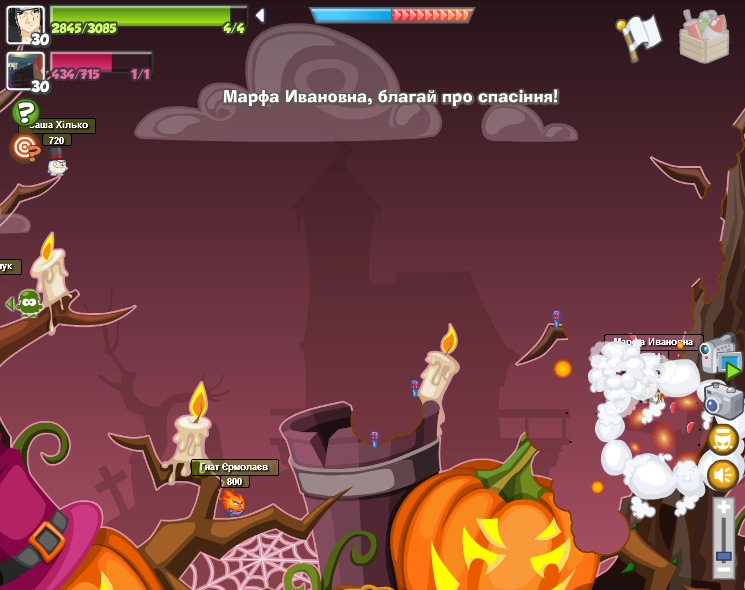Open the weapons crate
745x590 pixels.
pos(703,38)
